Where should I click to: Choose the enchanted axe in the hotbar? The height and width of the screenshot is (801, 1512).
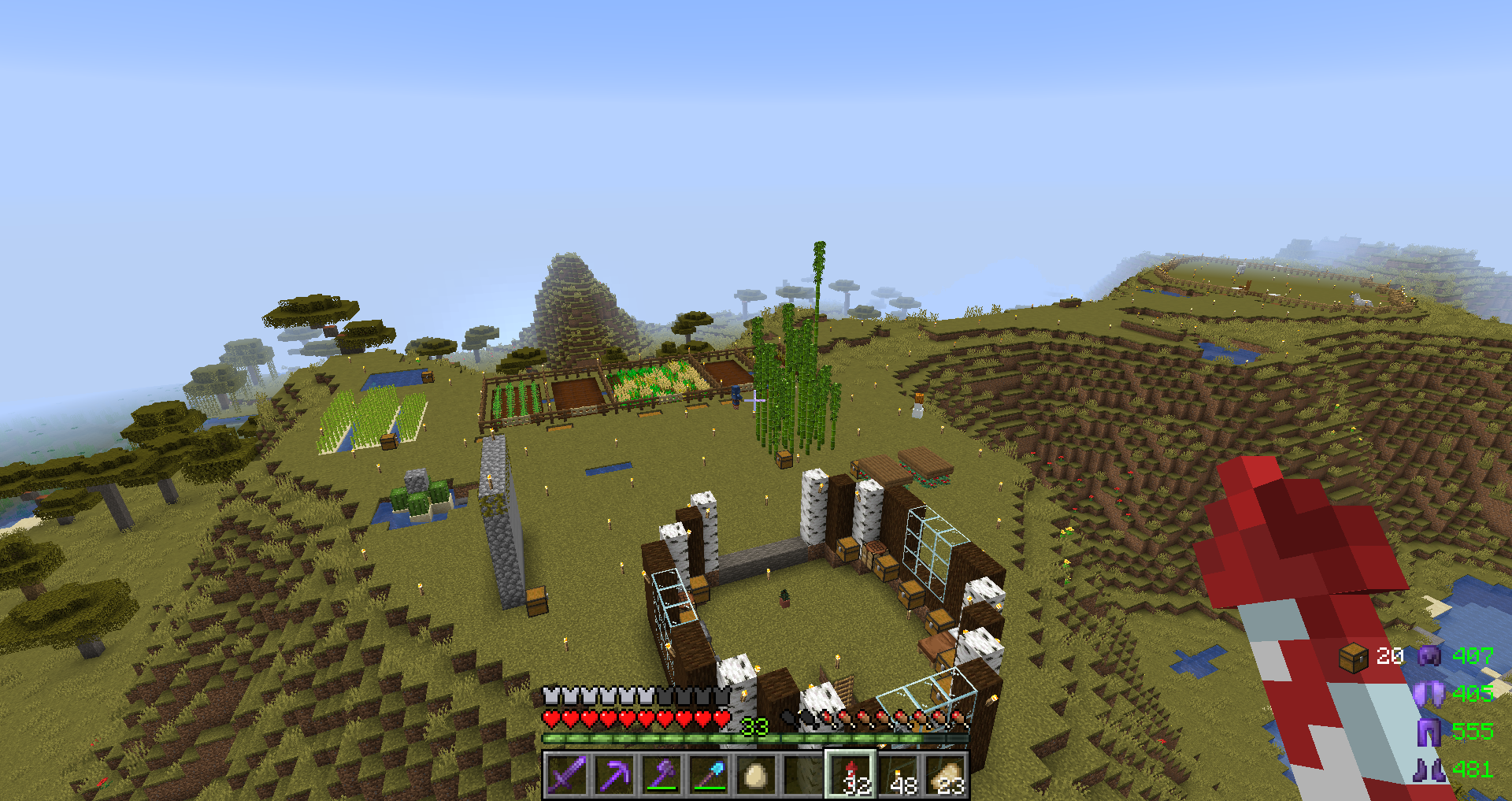click(x=661, y=775)
